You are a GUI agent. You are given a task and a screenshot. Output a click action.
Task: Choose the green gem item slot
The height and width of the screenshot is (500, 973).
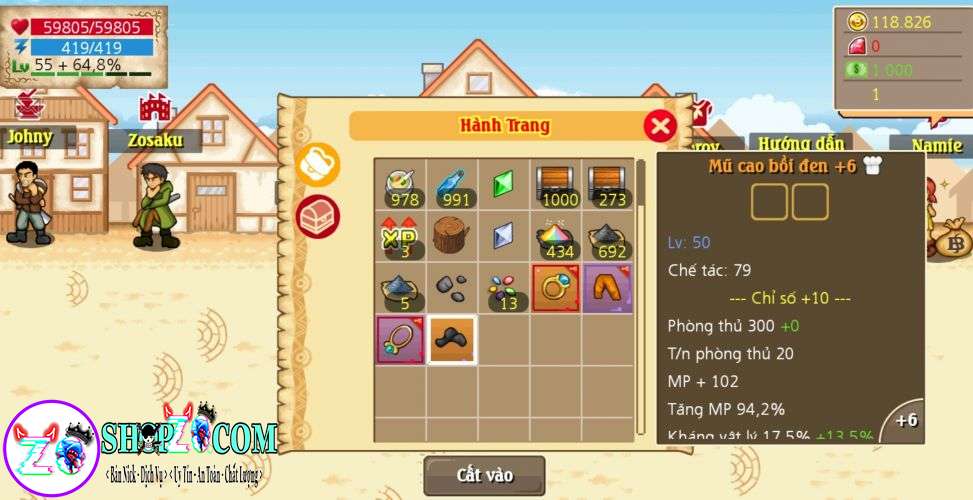[x=504, y=184]
